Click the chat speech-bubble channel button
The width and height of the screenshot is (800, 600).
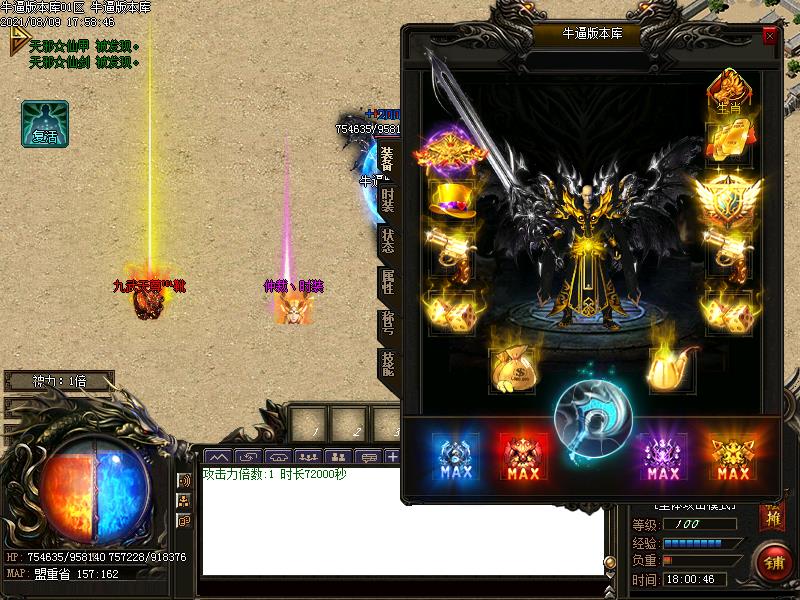pos(368,457)
